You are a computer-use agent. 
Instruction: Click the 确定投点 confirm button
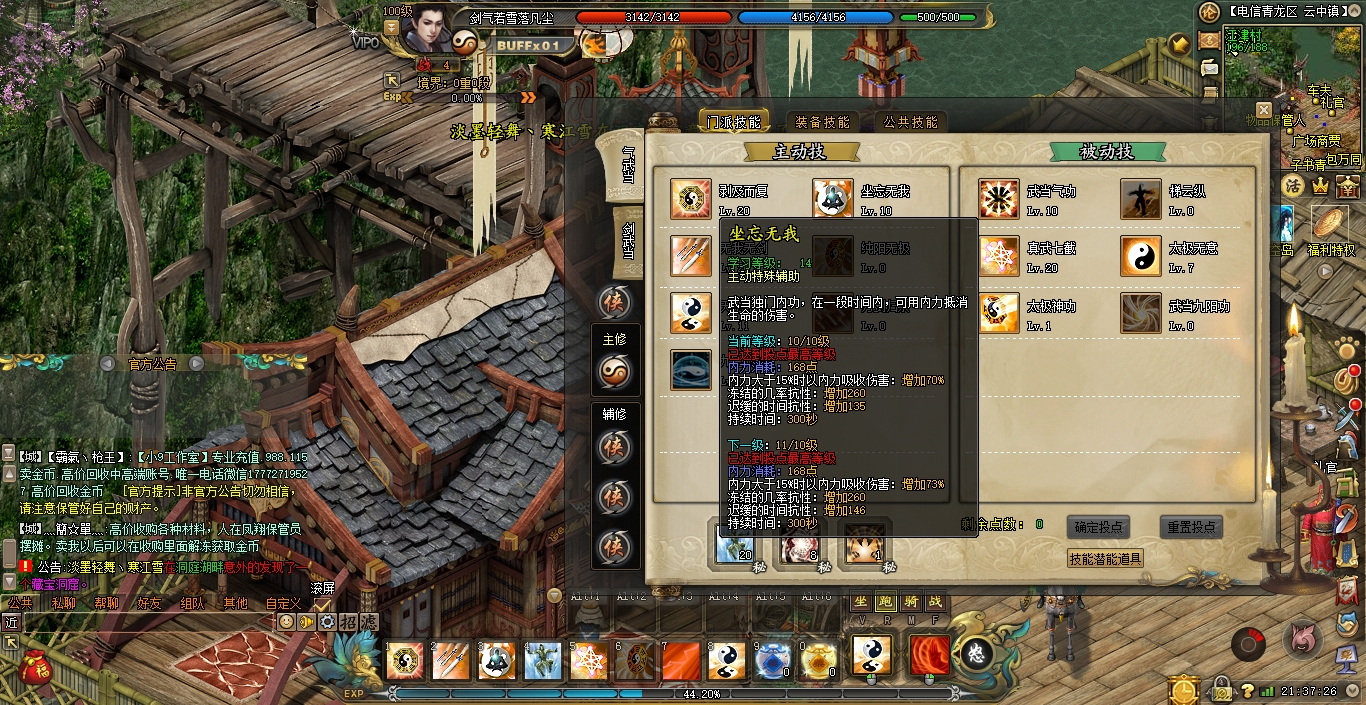pyautogui.click(x=1099, y=527)
